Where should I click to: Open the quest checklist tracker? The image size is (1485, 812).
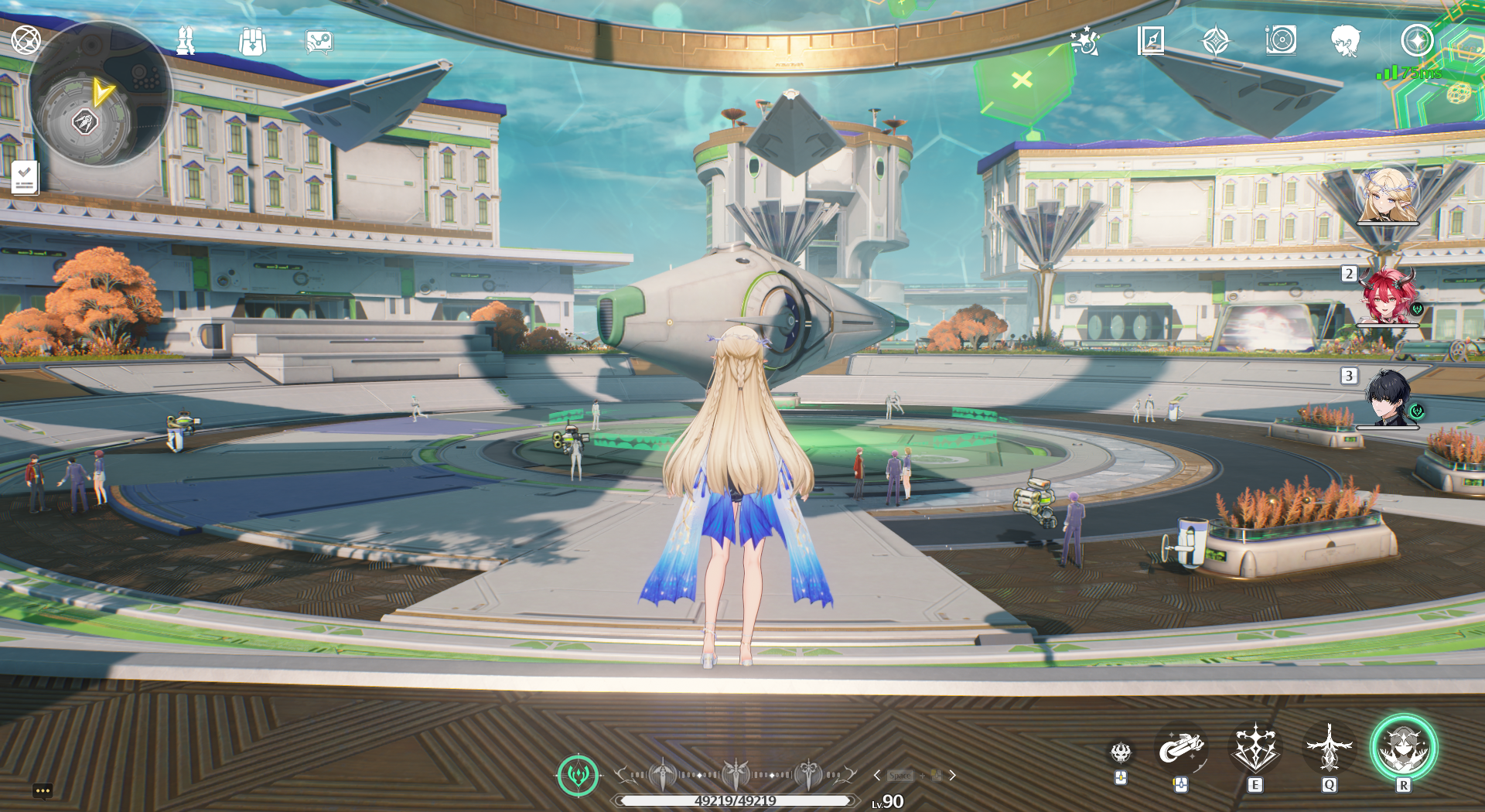(25, 178)
